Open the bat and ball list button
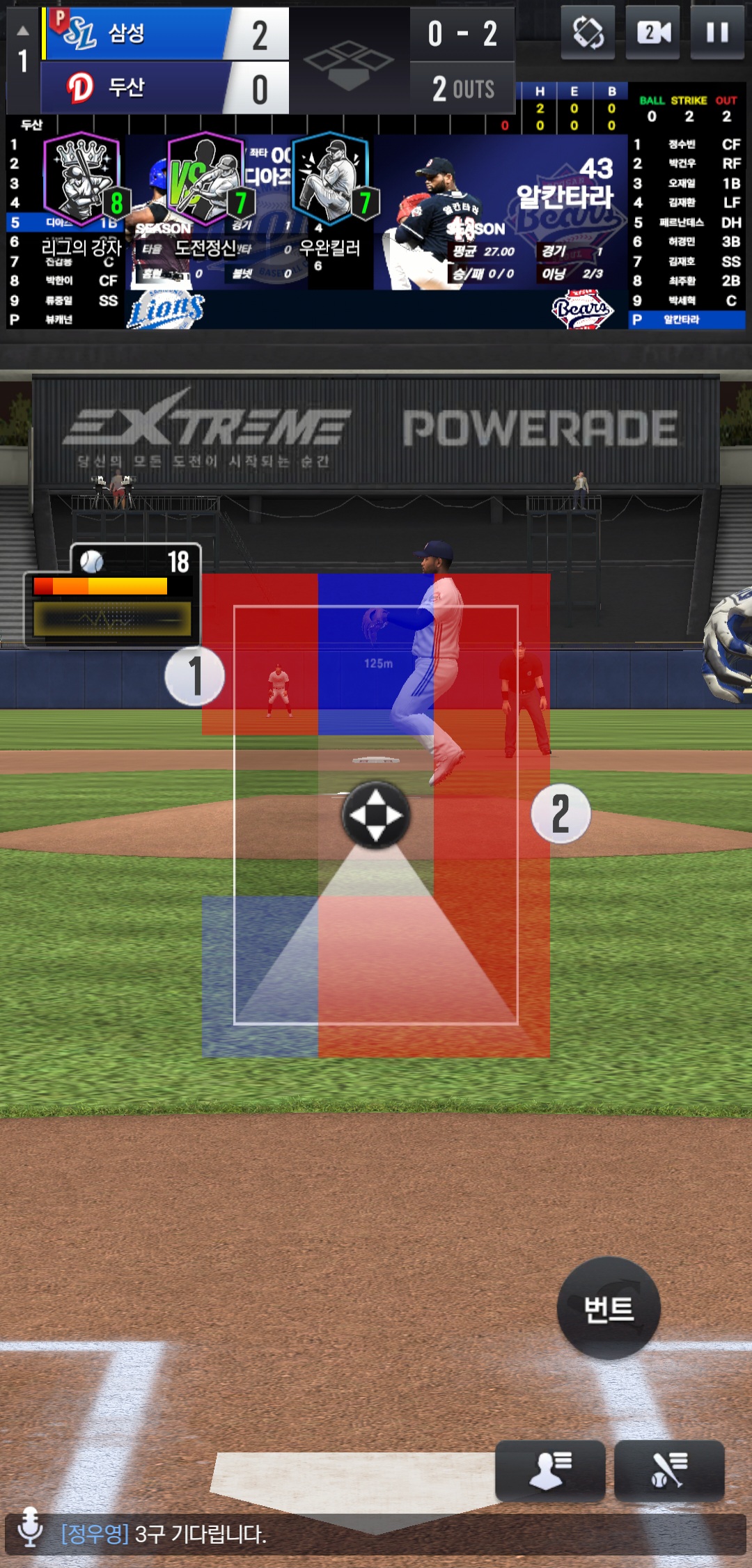This screenshot has height=1568, width=752. pyautogui.click(x=669, y=1470)
